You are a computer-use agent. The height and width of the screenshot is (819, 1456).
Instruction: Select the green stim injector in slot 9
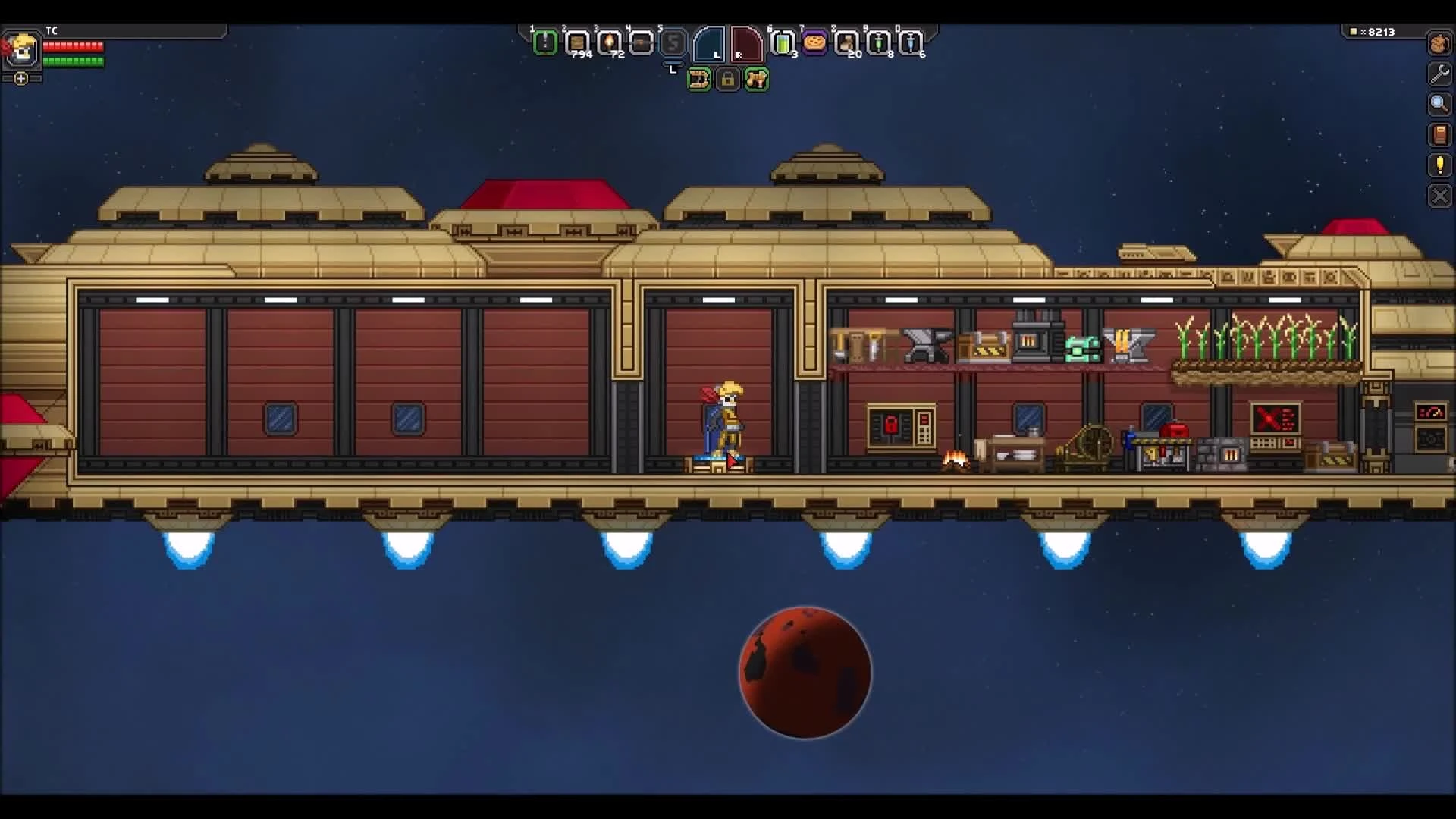pos(880,43)
